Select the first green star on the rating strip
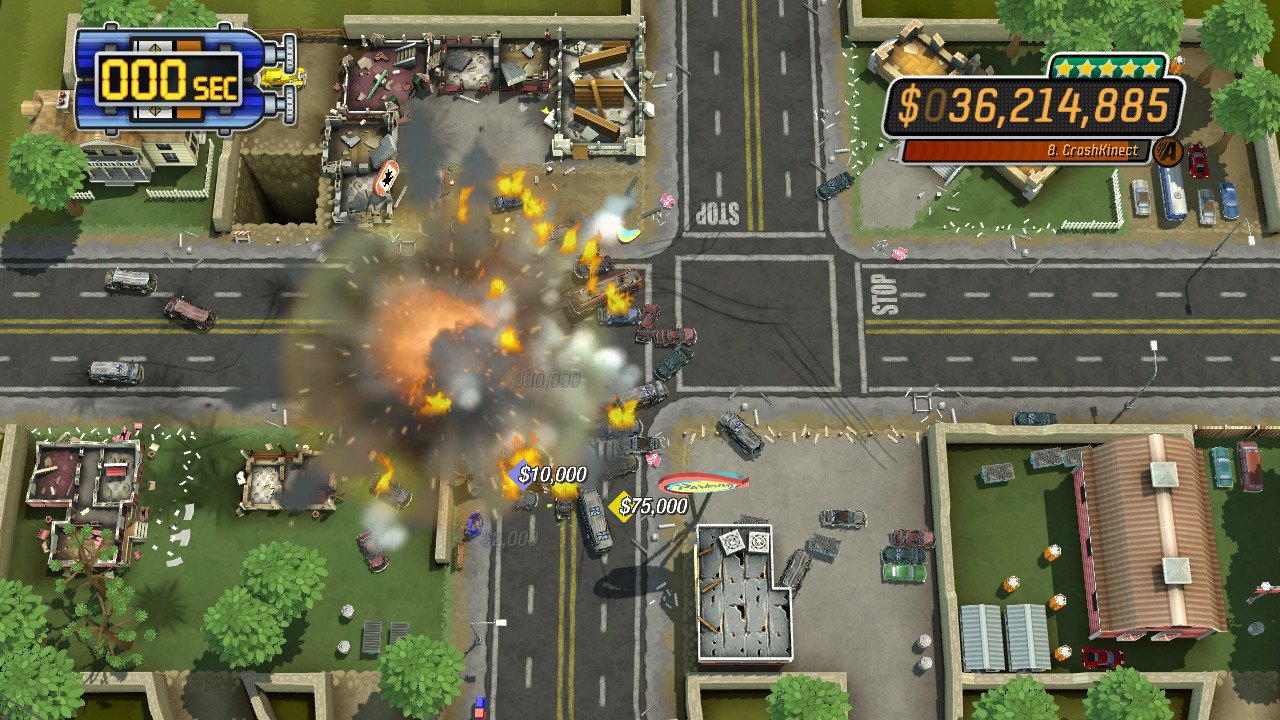1280x720 pixels. (1064, 67)
